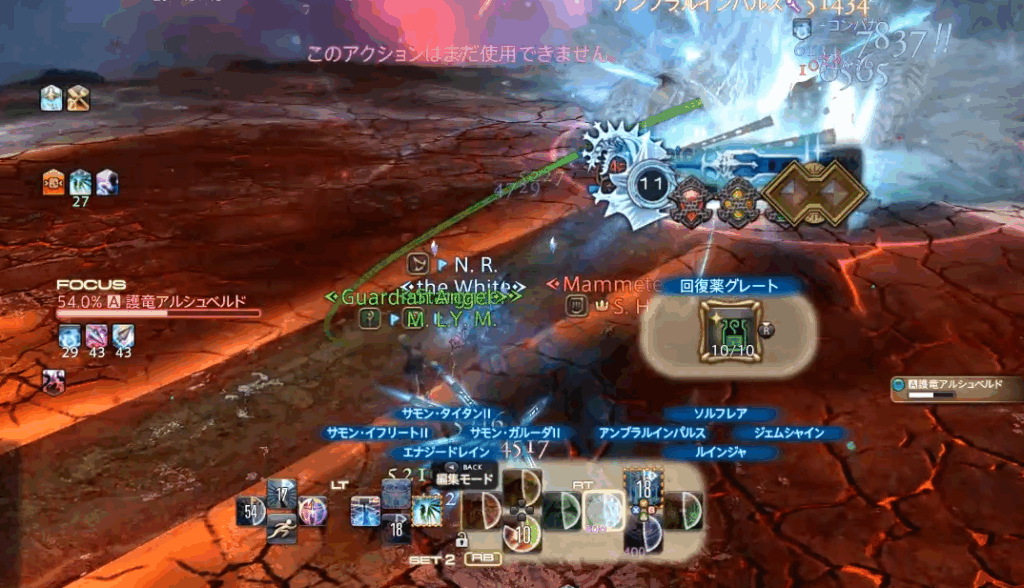This screenshot has height=588, width=1024.
Task: Target 護竜アルシュベルド in the enemy list
Action: coord(957,384)
